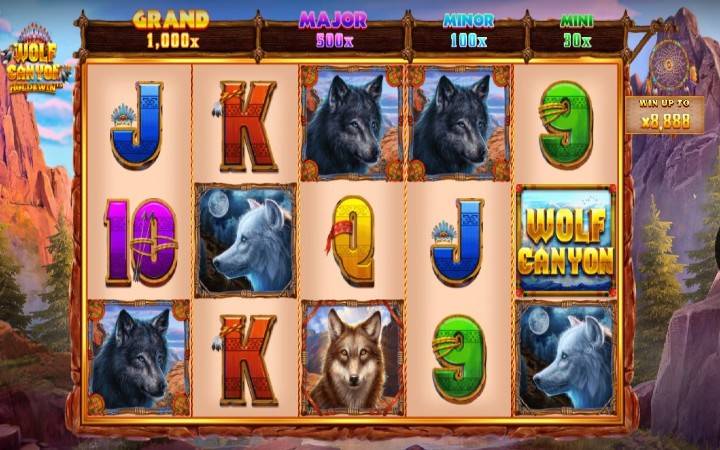Choose the yellow Q symbol
The image size is (720, 450).
352,241
